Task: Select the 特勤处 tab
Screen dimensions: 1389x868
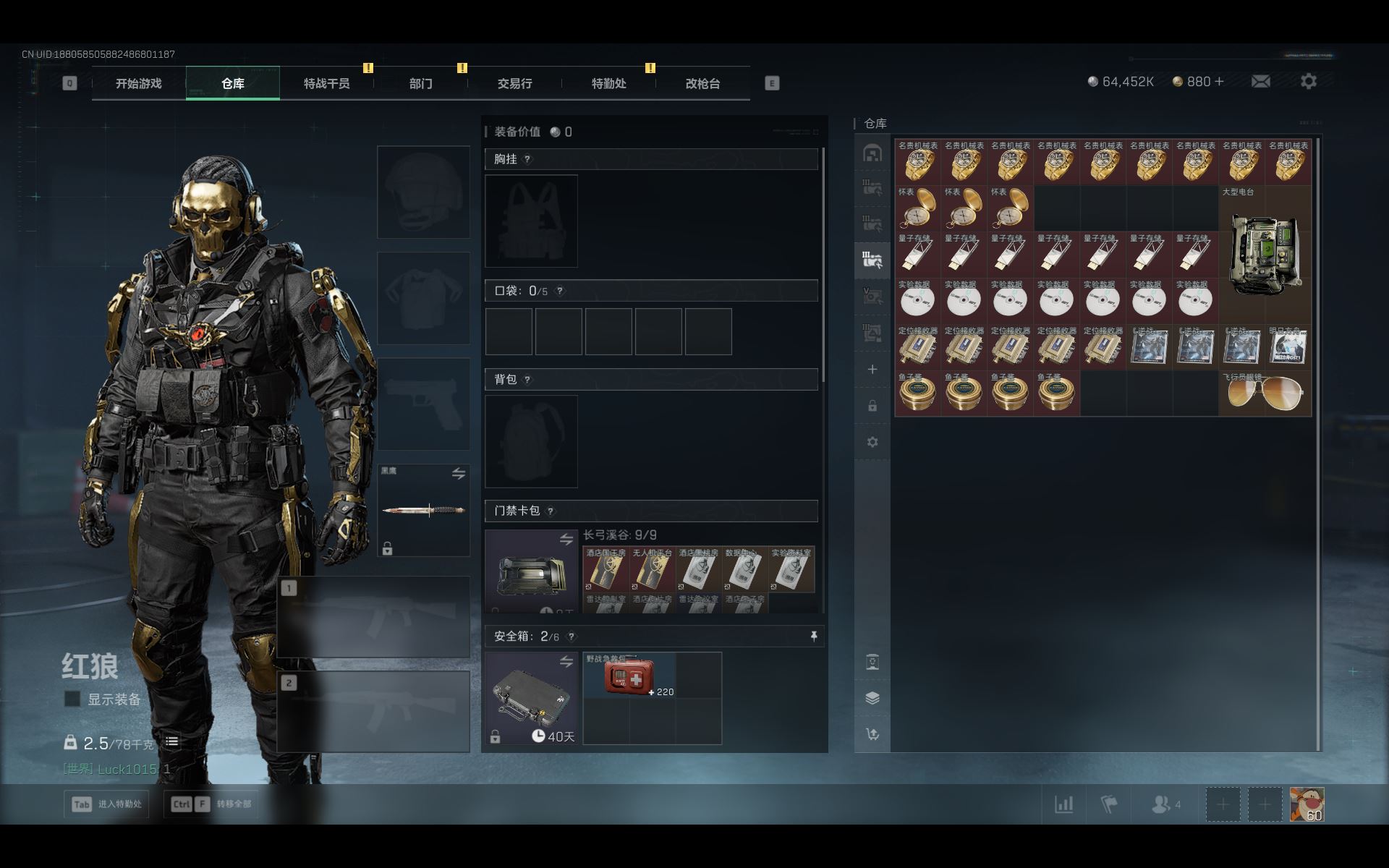Action: pyautogui.click(x=608, y=84)
